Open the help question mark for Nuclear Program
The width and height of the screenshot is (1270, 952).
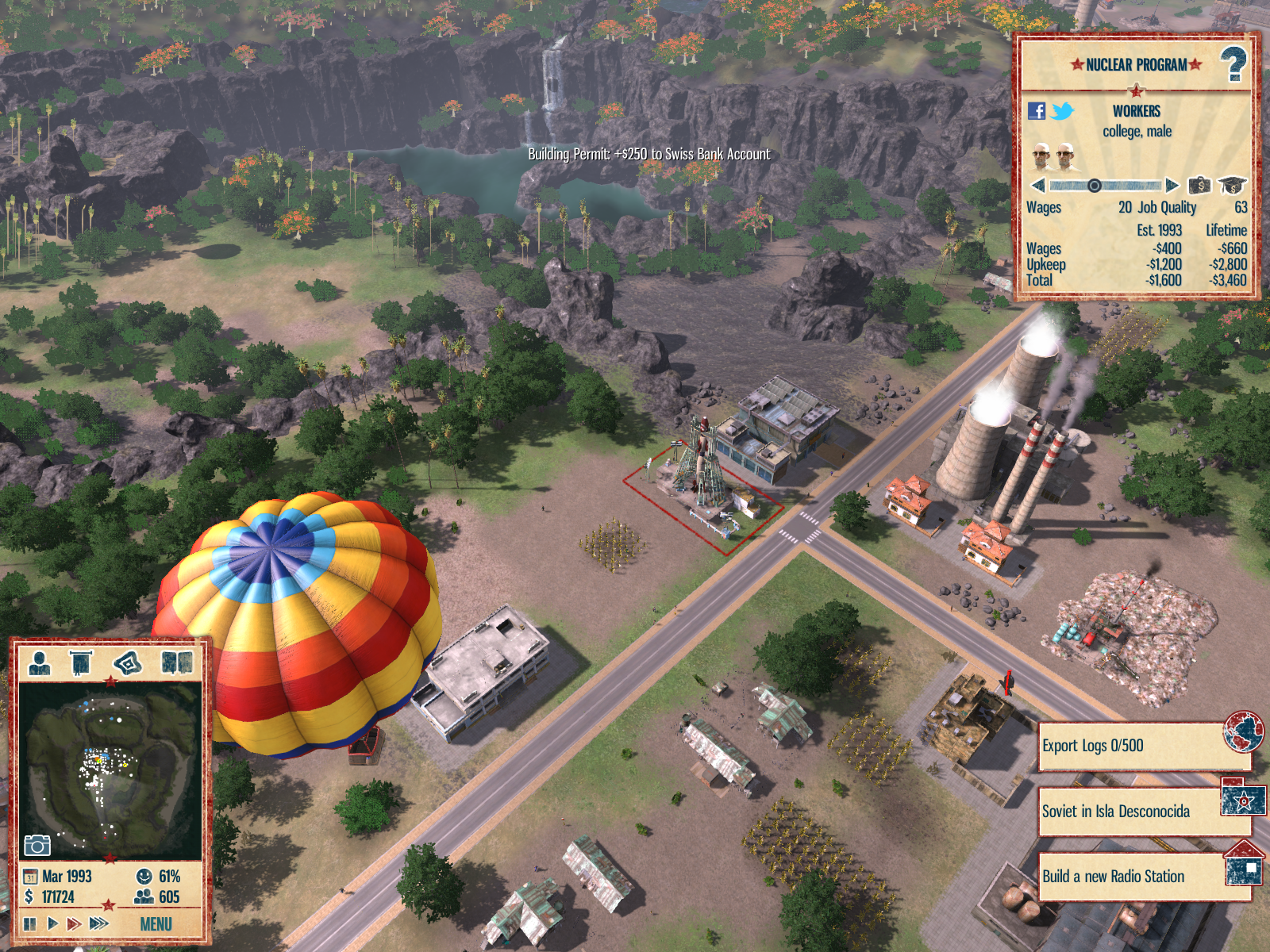coord(1233,64)
